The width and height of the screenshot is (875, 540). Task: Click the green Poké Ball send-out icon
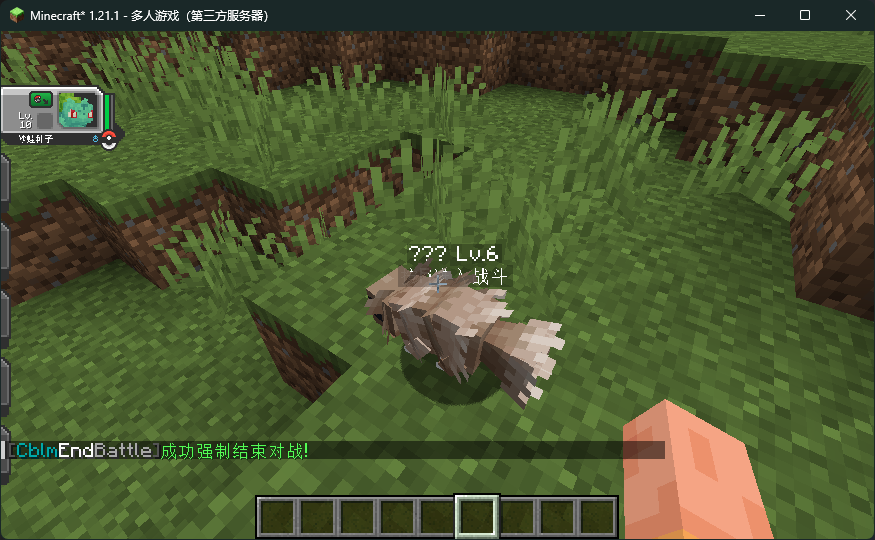pos(40,98)
